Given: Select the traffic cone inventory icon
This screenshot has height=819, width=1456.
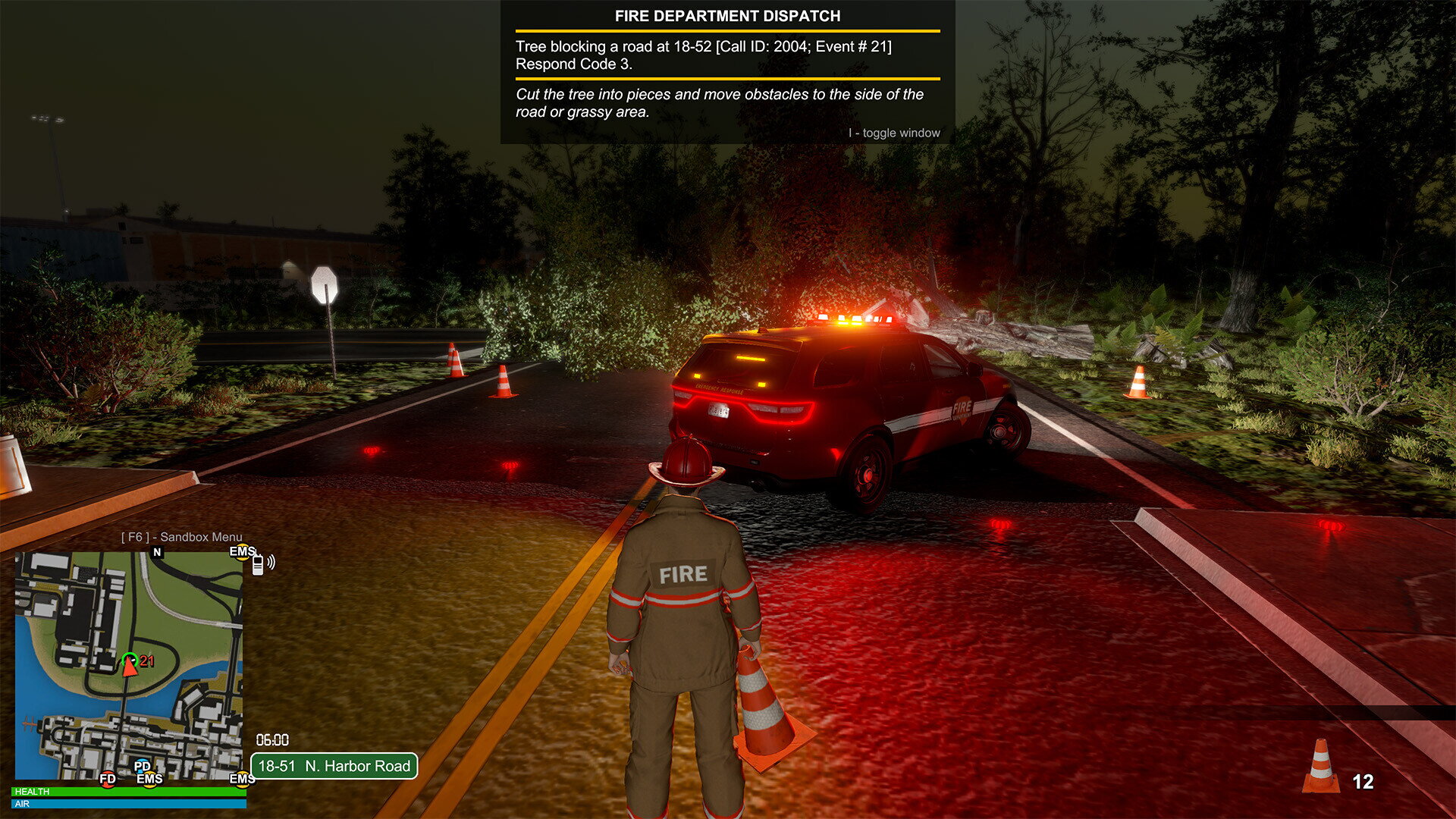Looking at the screenshot, I should point(1320,767).
